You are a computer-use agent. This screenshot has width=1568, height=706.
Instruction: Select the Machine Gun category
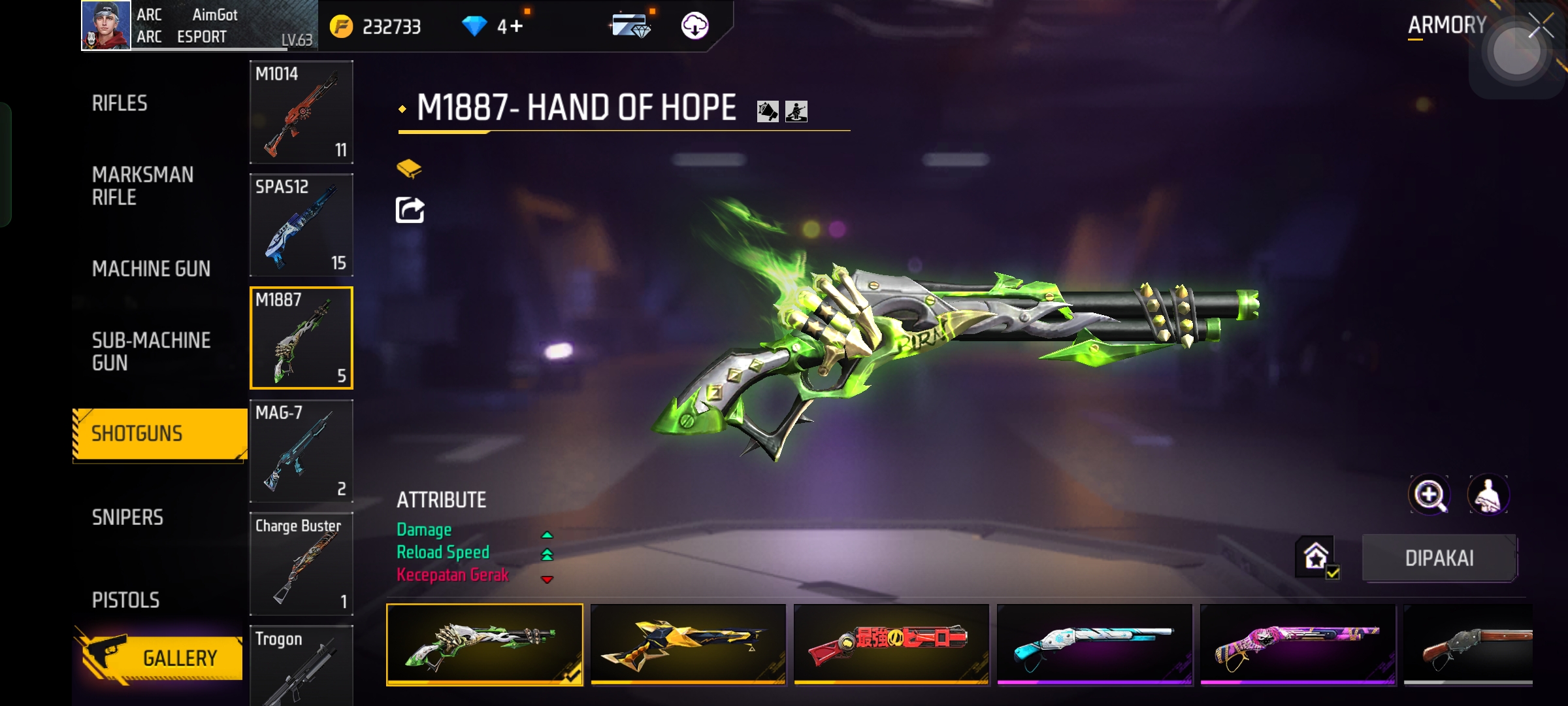click(151, 269)
